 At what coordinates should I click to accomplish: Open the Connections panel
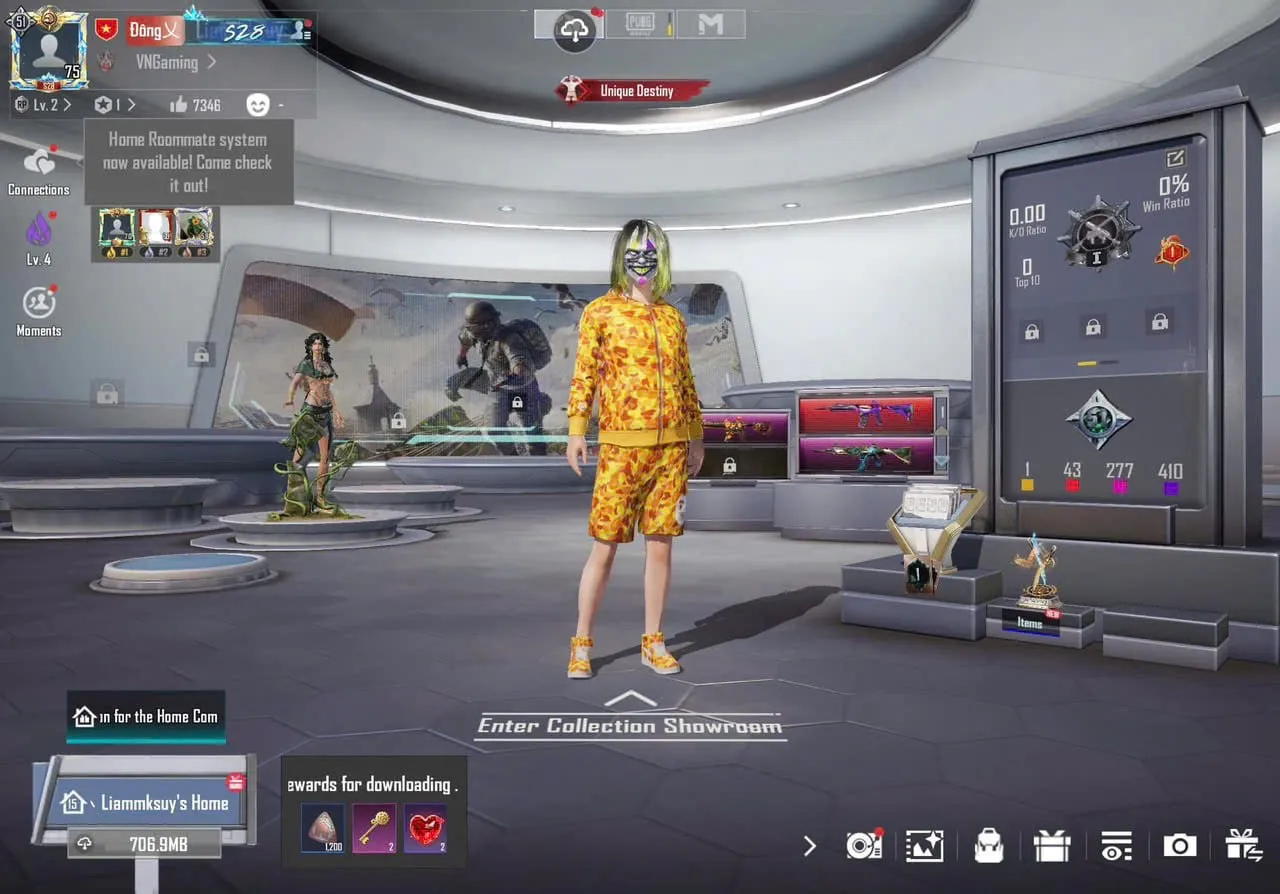[x=39, y=170]
